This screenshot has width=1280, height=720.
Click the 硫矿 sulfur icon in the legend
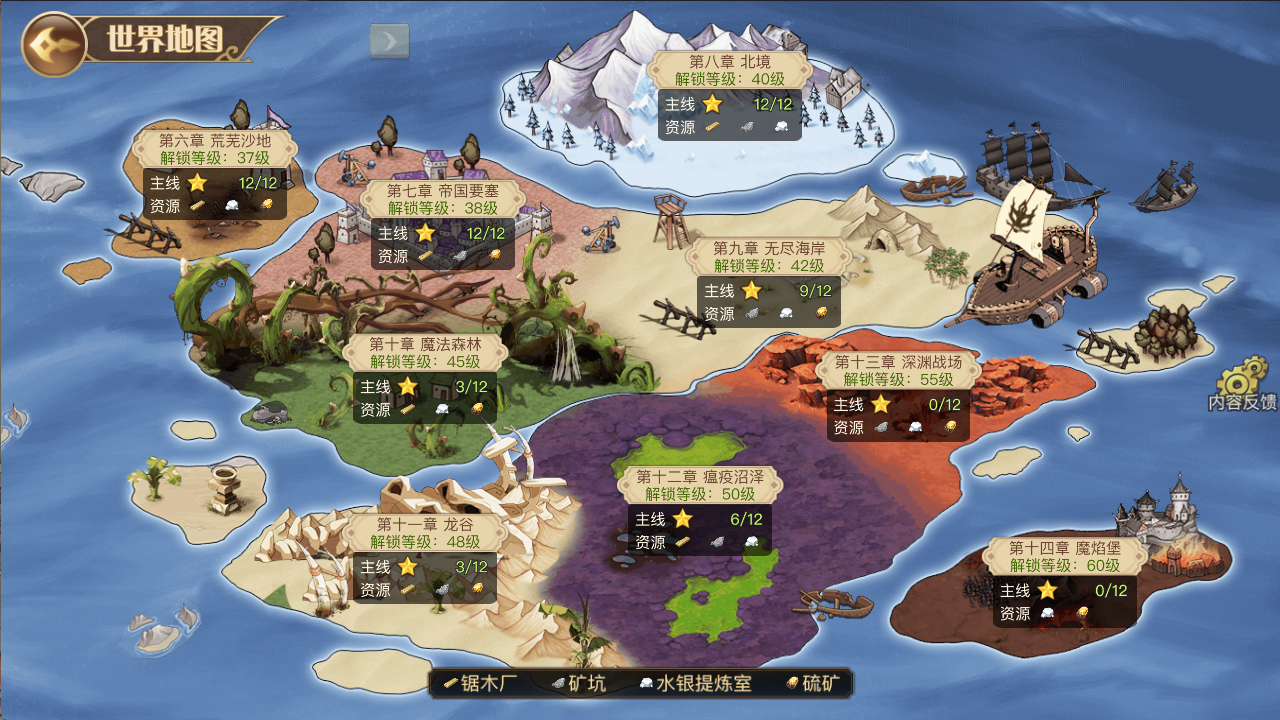point(791,685)
